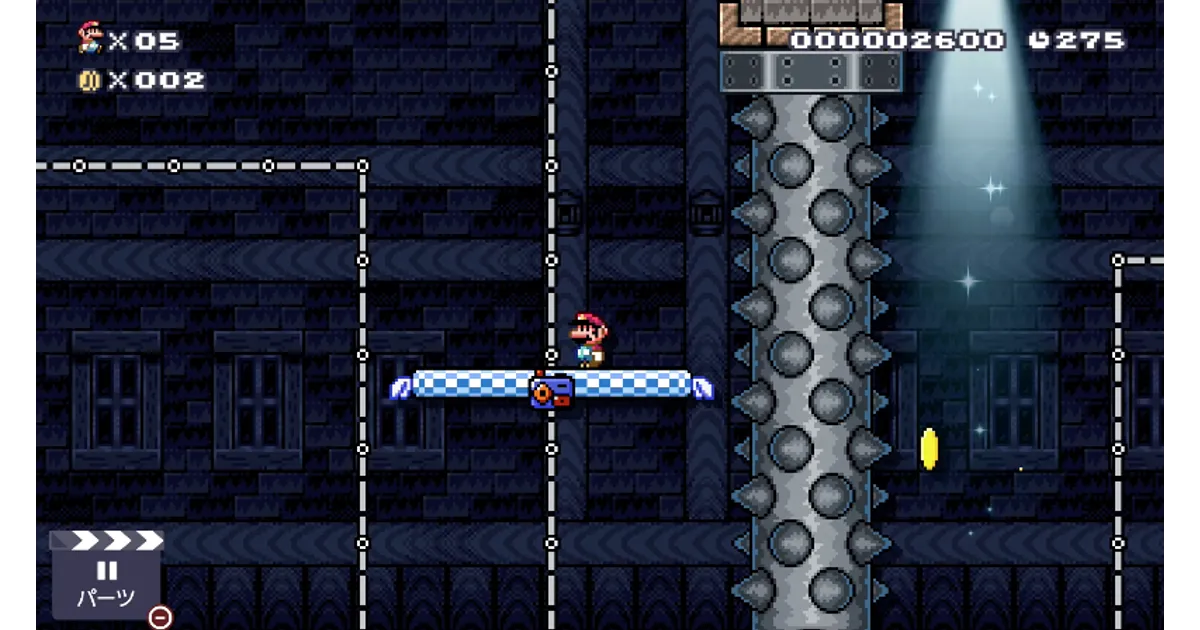Image resolution: width=1200 pixels, height=630 pixels.
Task: Tap the パーツ clapperboard edit button
Action: (x=106, y=577)
